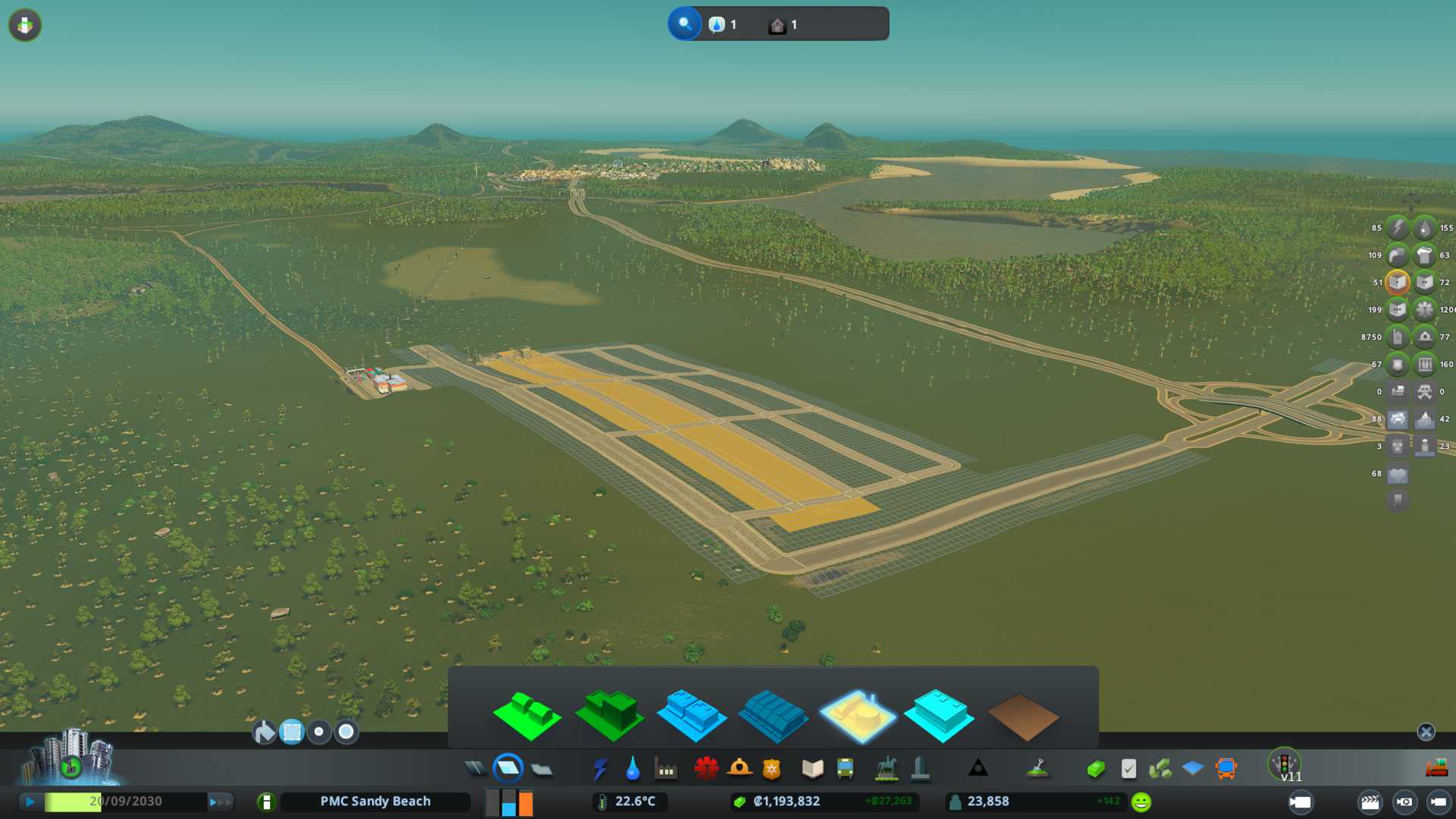Select low density residential zoning

[526, 715]
